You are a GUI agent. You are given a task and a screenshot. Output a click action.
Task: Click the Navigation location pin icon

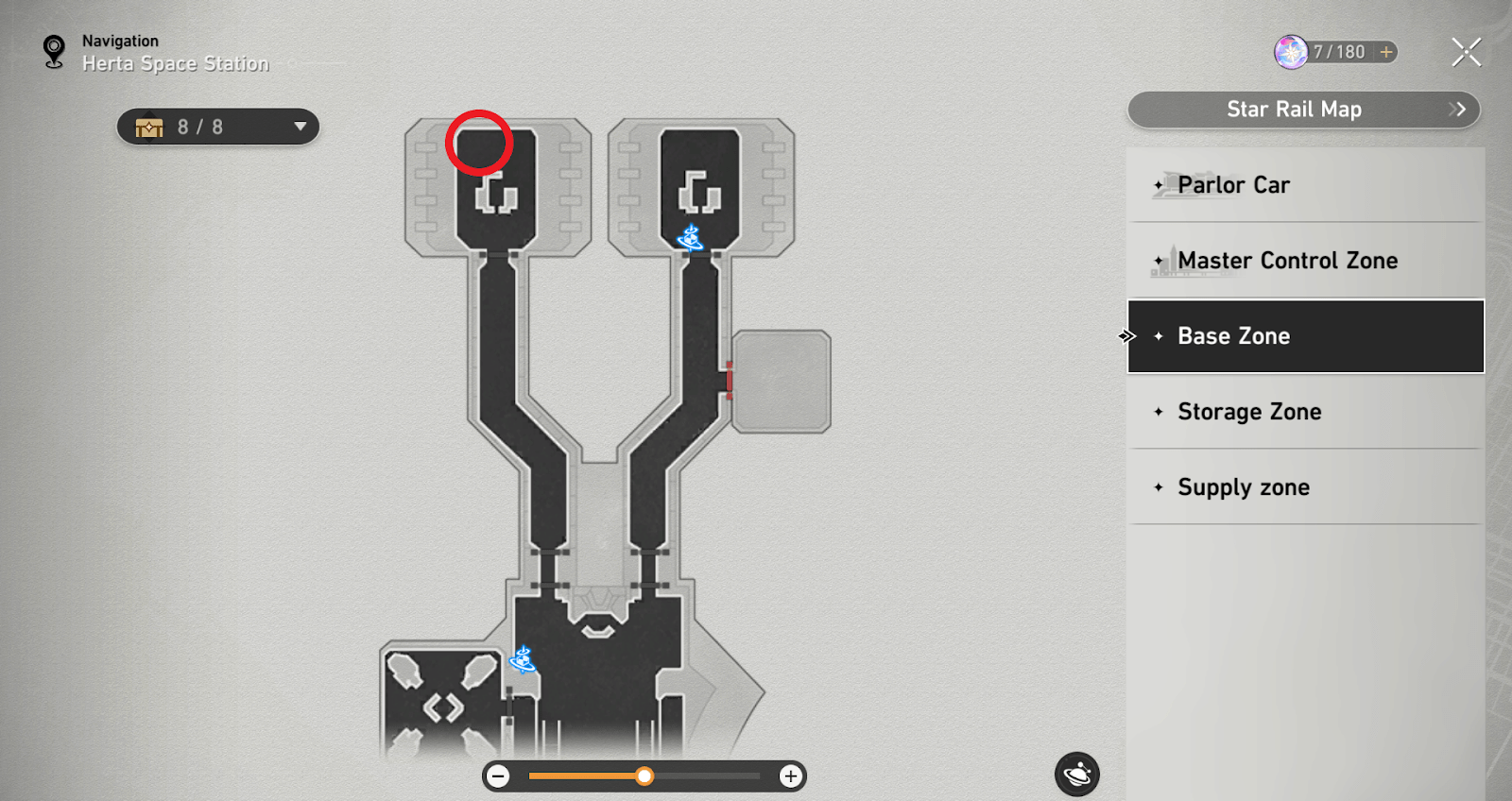click(52, 52)
